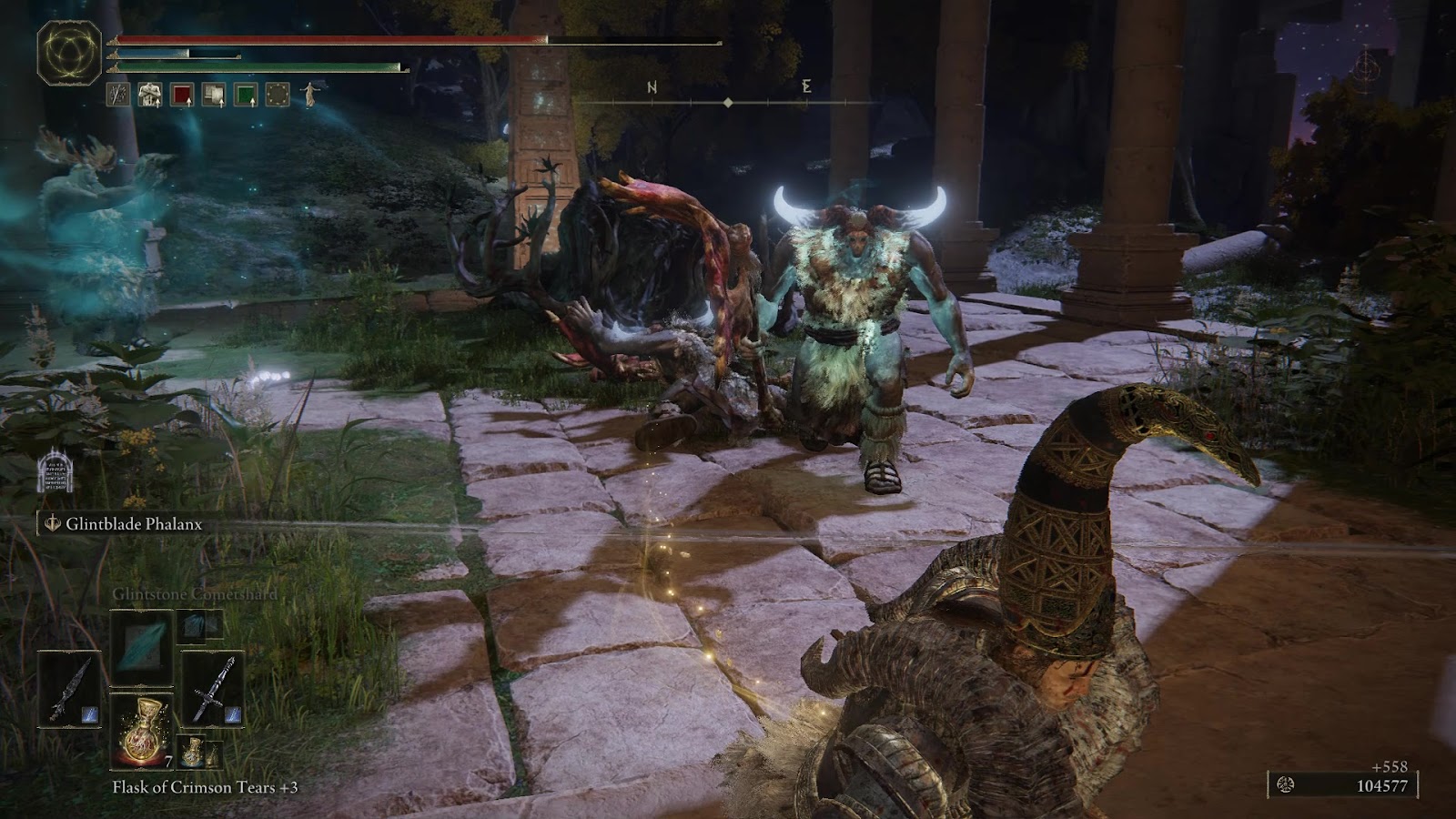Click the robed figure status icon
This screenshot has height=819, width=1456.
[x=309, y=95]
